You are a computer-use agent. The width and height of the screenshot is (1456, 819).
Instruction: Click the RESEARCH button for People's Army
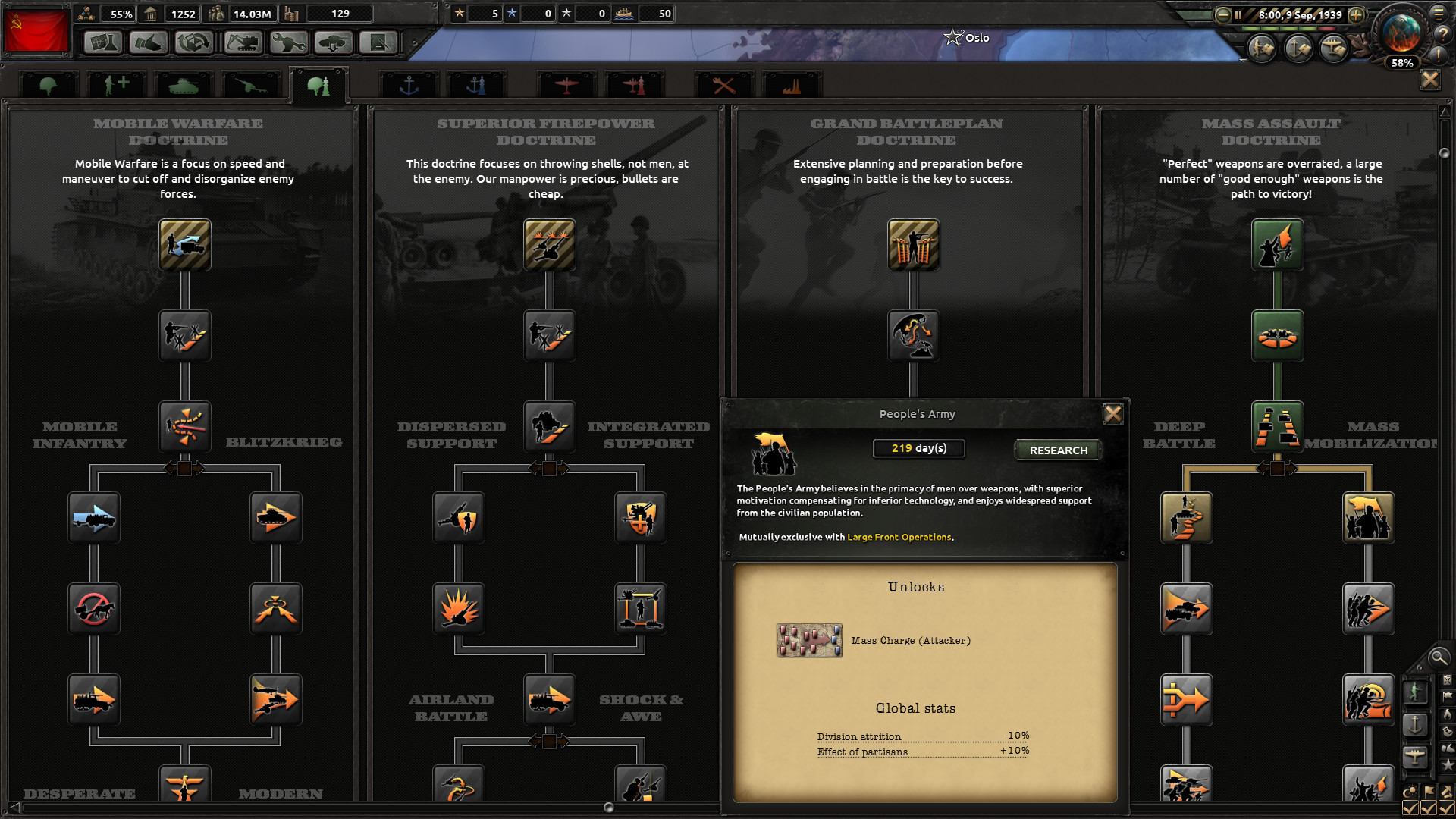click(x=1057, y=450)
